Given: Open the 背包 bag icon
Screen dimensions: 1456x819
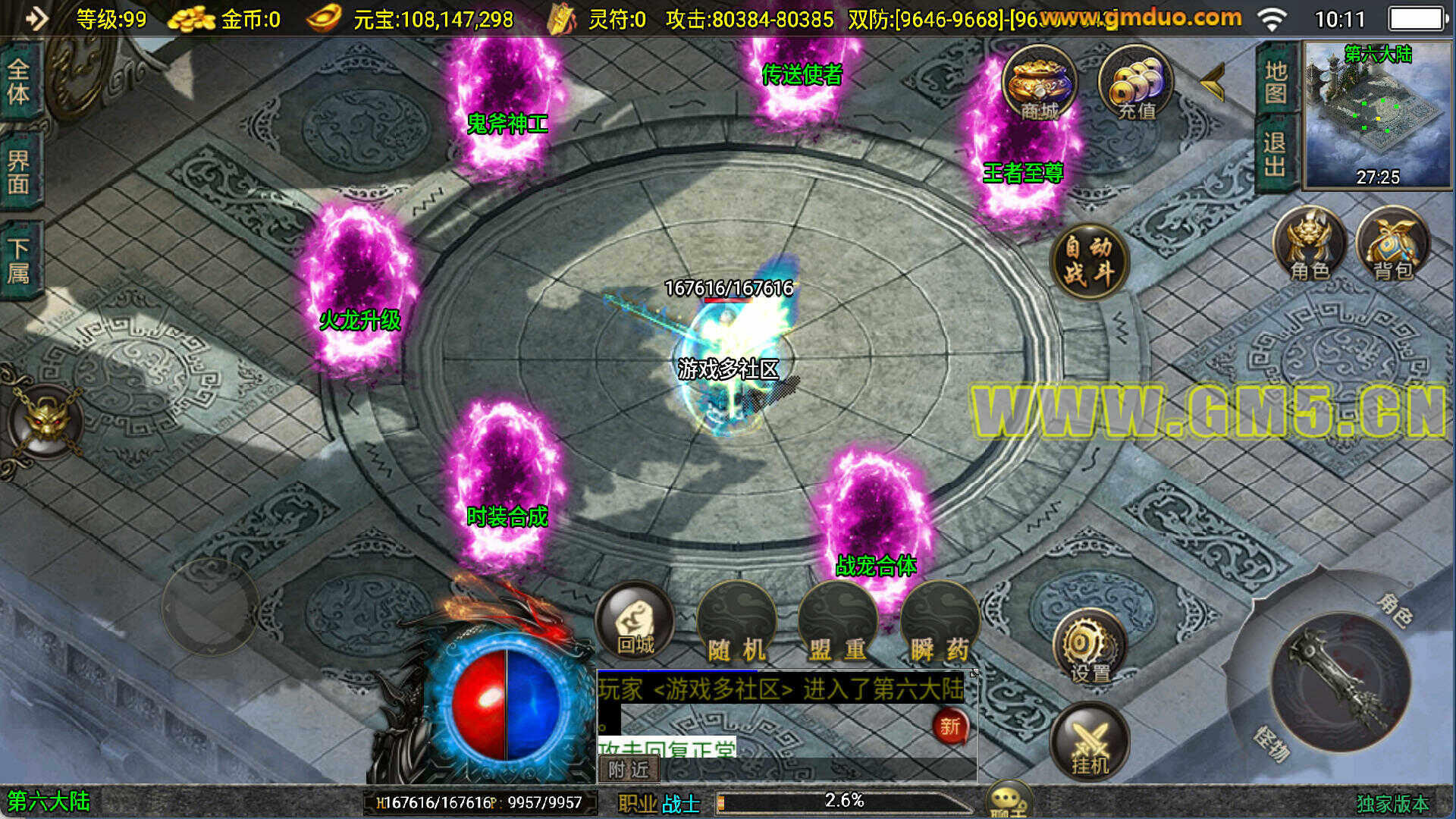Looking at the screenshot, I should pos(1393,244).
